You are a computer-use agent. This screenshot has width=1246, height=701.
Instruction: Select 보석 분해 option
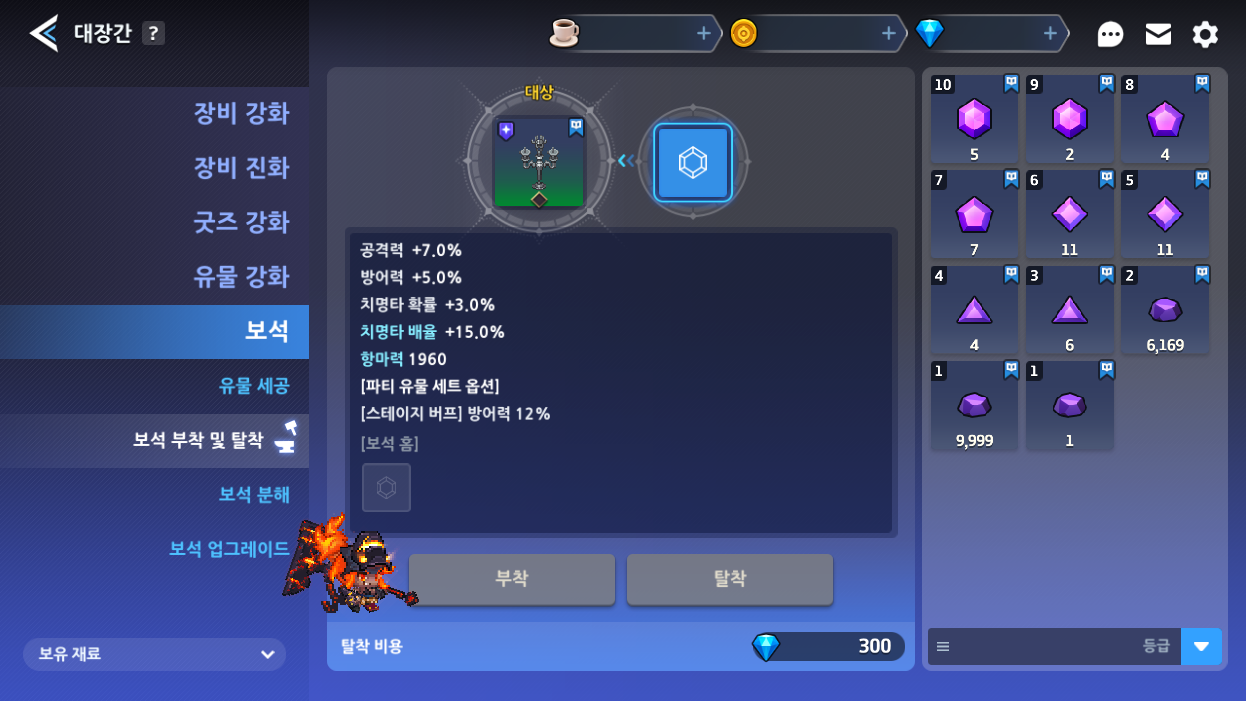(254, 494)
